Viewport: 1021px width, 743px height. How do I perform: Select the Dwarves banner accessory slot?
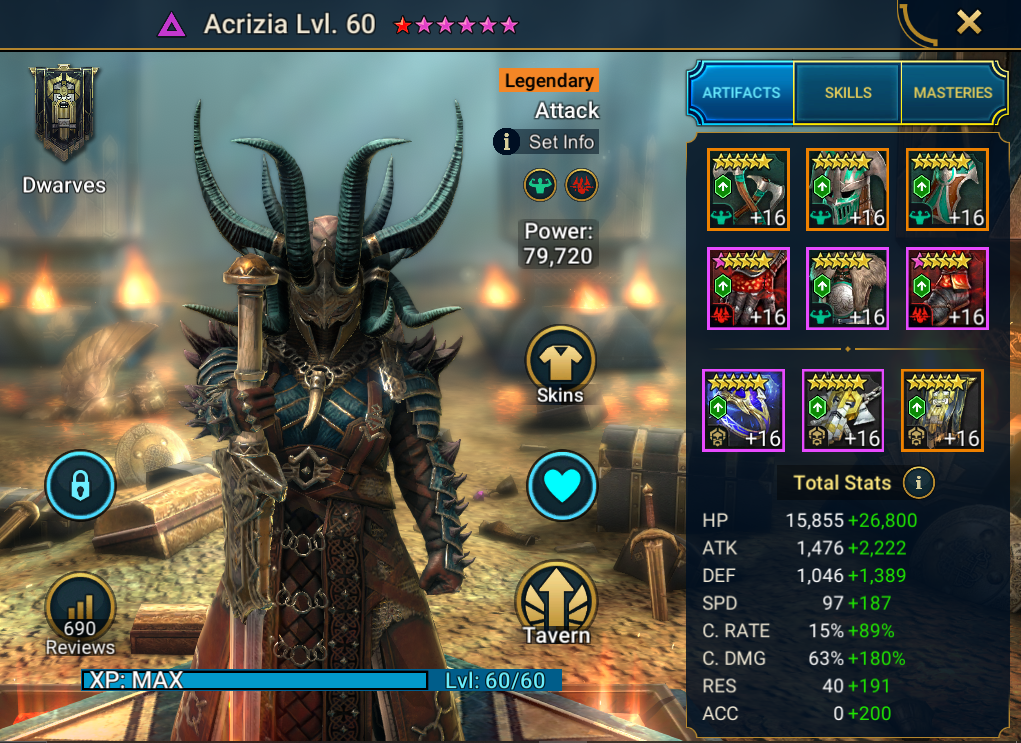click(942, 410)
